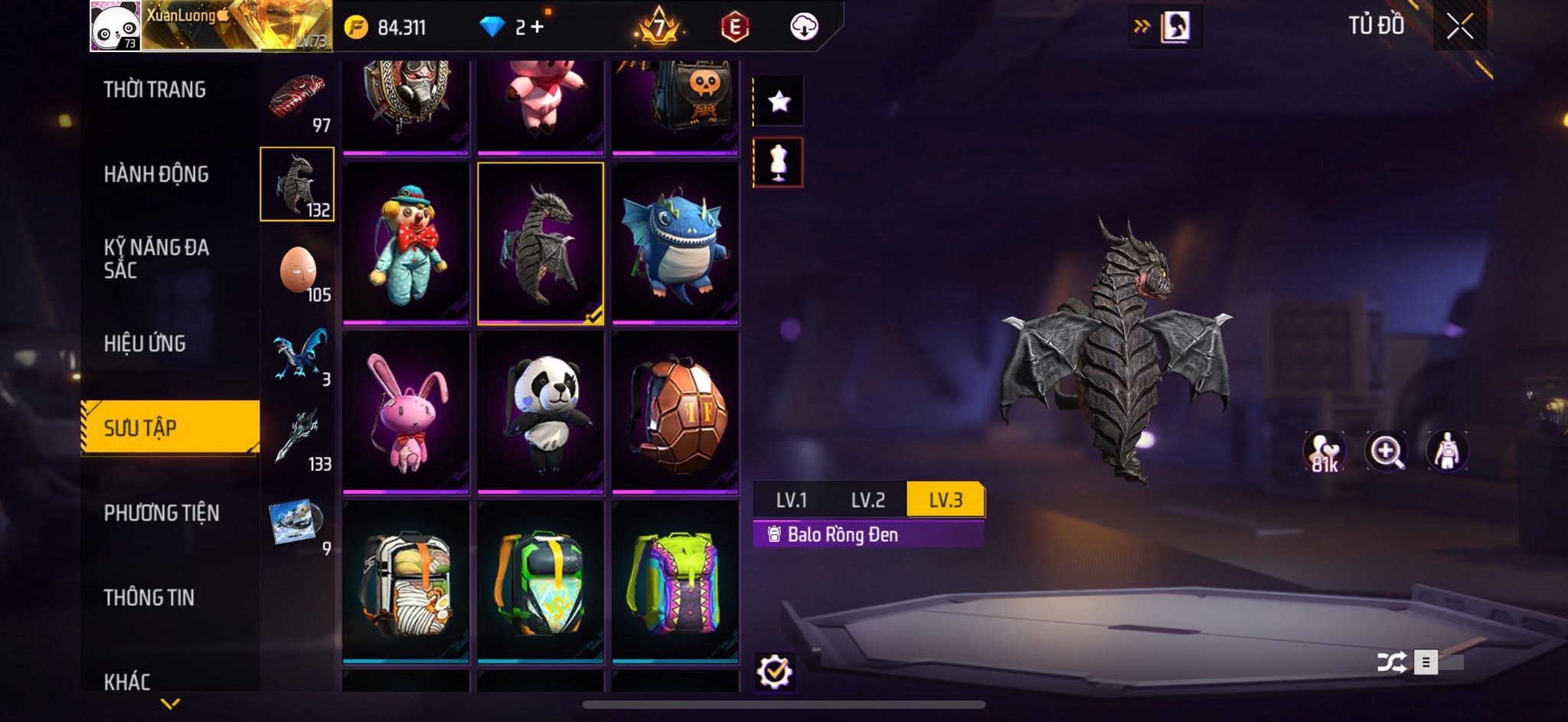Viewport: 1568px width, 722px height.
Task: Switch backpack to LV.1
Action: click(791, 500)
